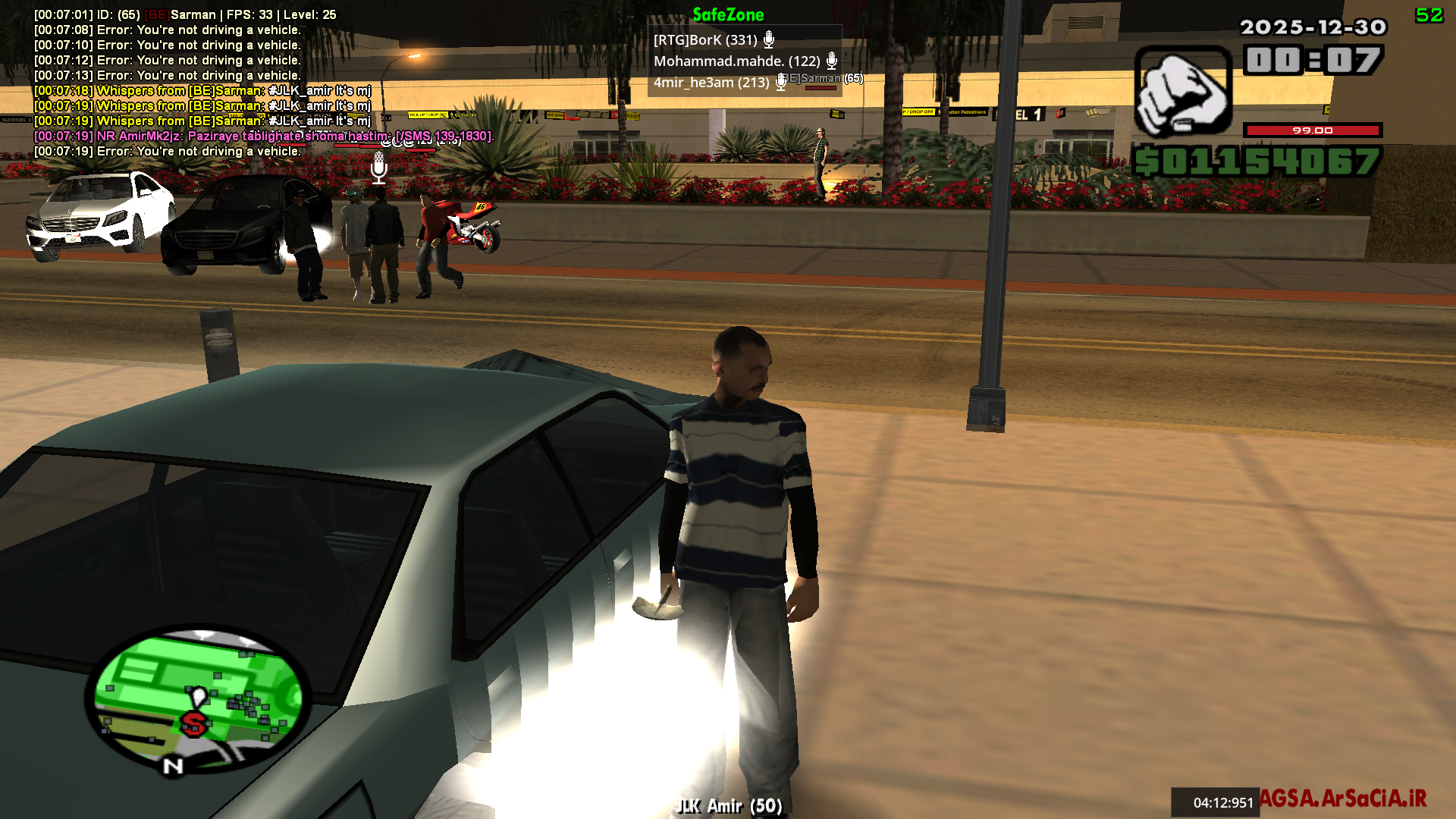Image resolution: width=1456 pixels, height=819 pixels.
Task: Click the fist weapon icon
Action: click(1181, 93)
